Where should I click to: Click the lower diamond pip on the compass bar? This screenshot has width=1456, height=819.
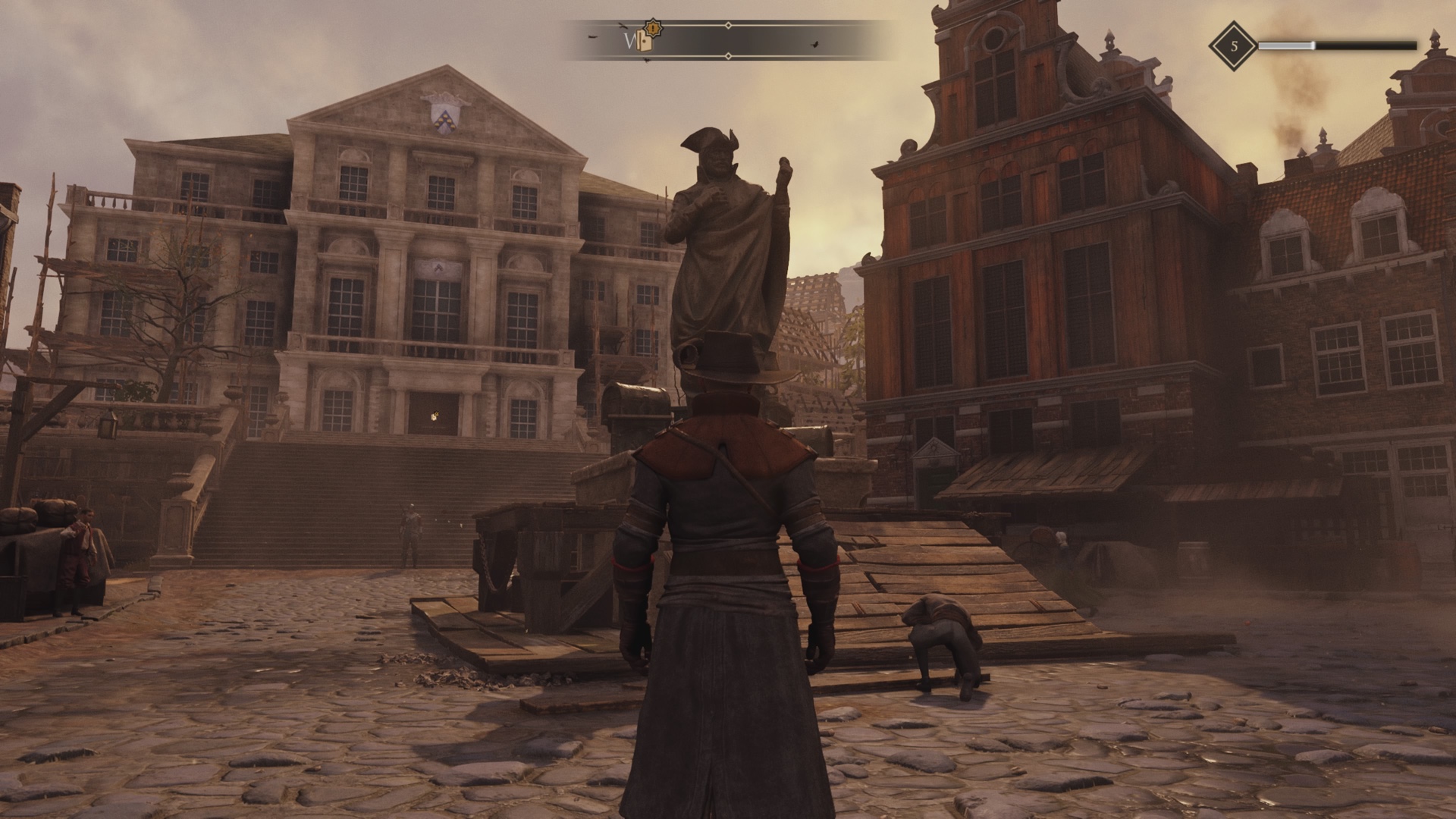728,55
